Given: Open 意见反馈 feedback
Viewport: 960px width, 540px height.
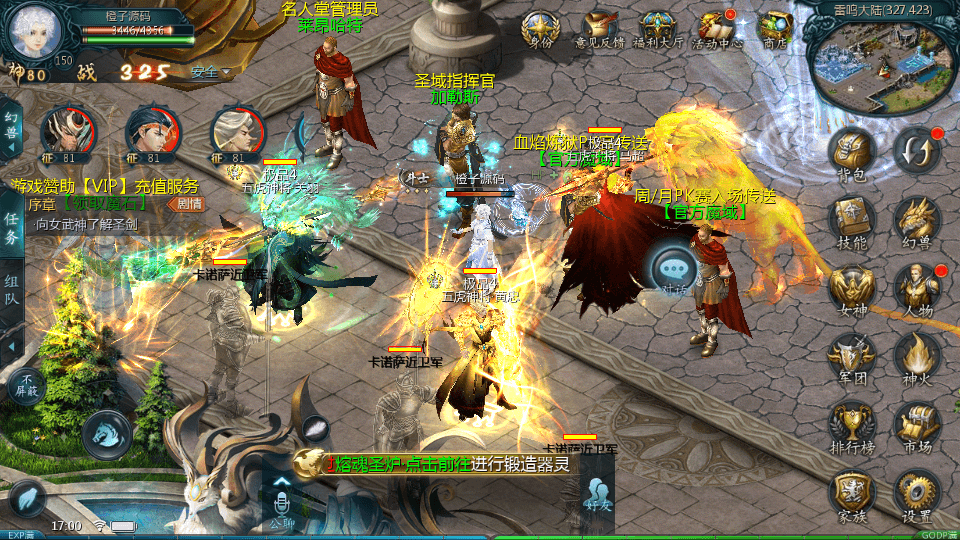Looking at the screenshot, I should pos(600,28).
